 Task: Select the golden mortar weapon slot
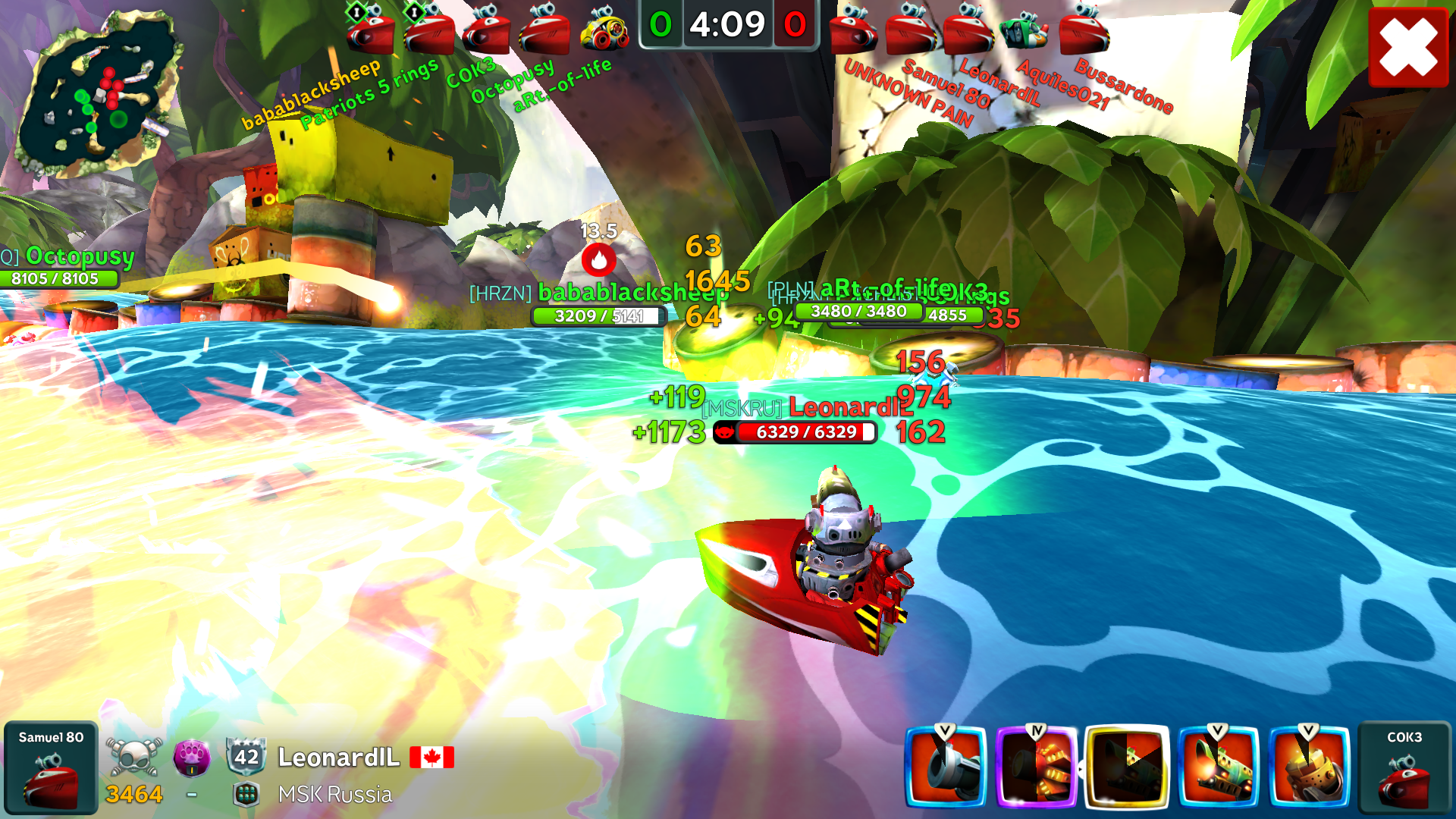click(x=1310, y=766)
